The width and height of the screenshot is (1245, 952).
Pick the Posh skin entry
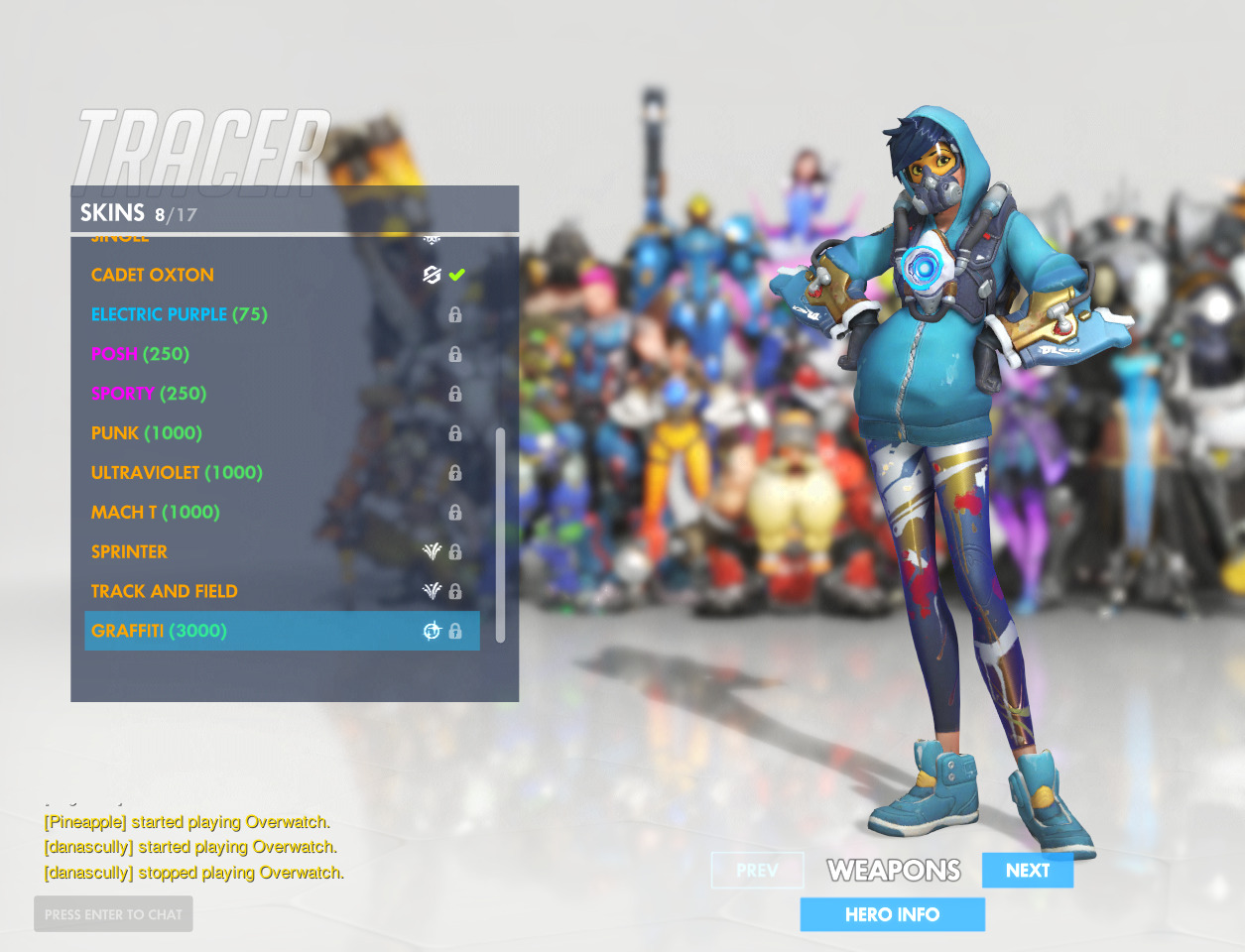point(140,354)
